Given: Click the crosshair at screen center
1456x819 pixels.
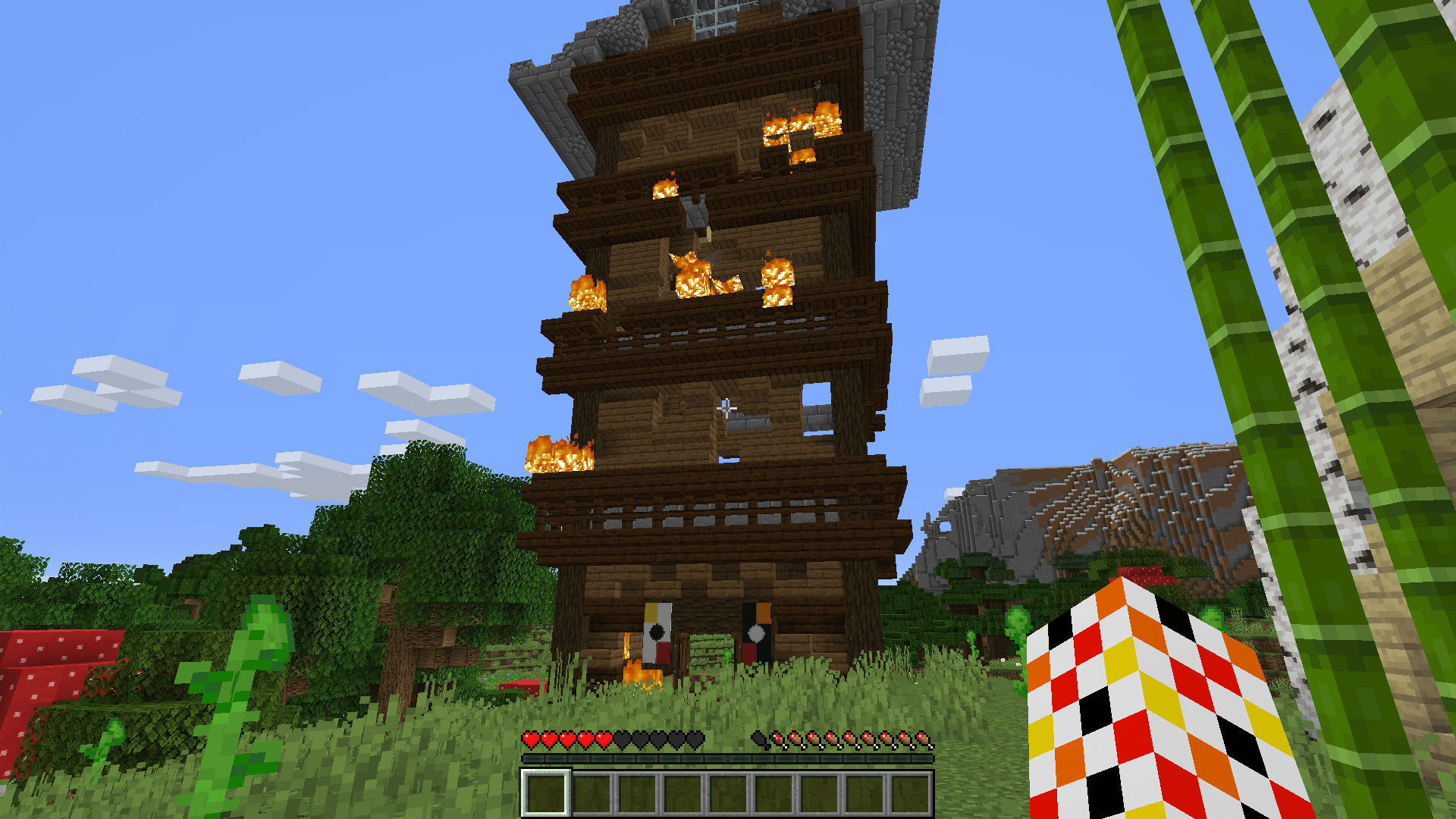Looking at the screenshot, I should pyautogui.click(x=728, y=409).
